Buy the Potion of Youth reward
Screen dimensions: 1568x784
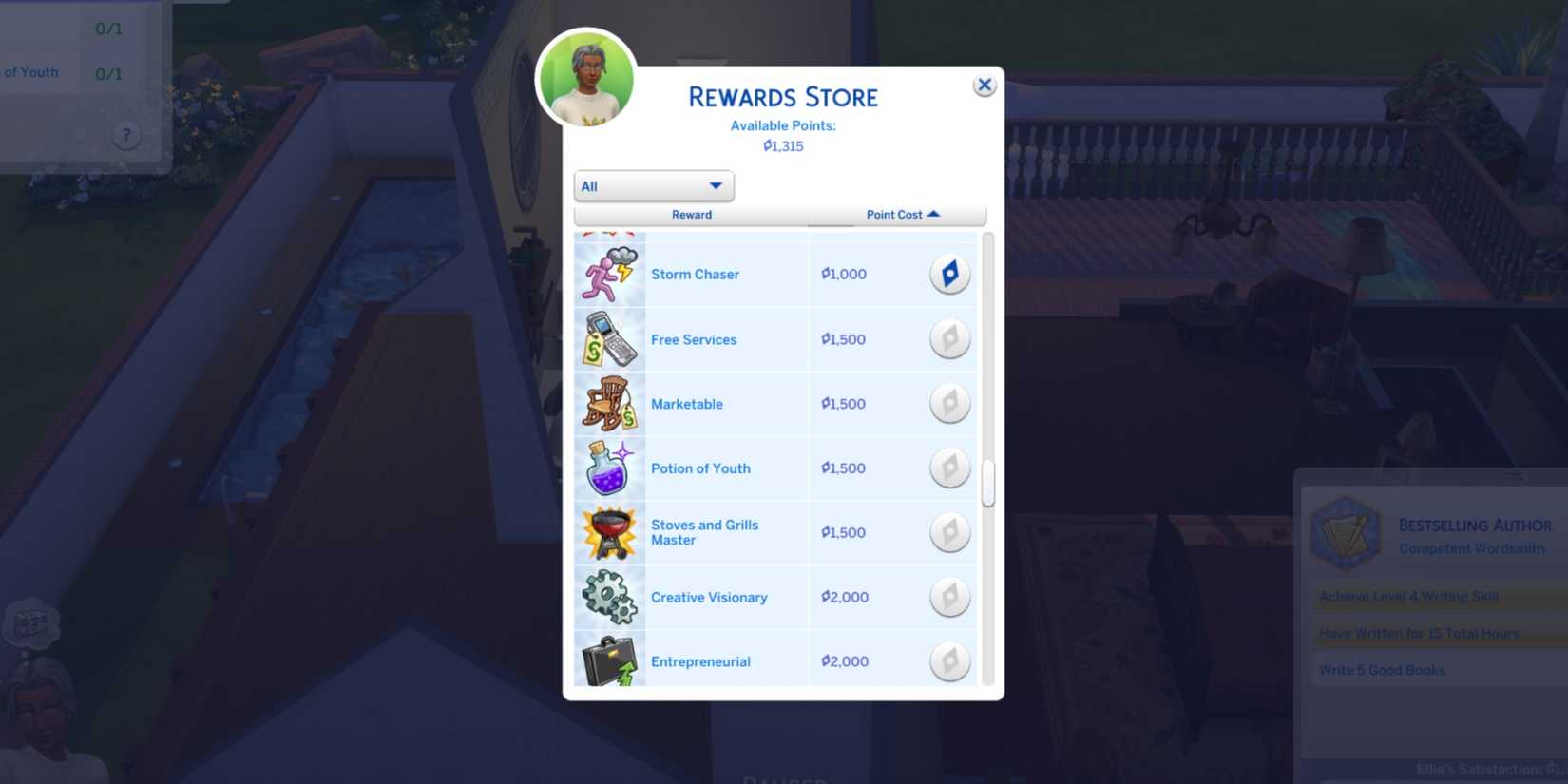949,468
